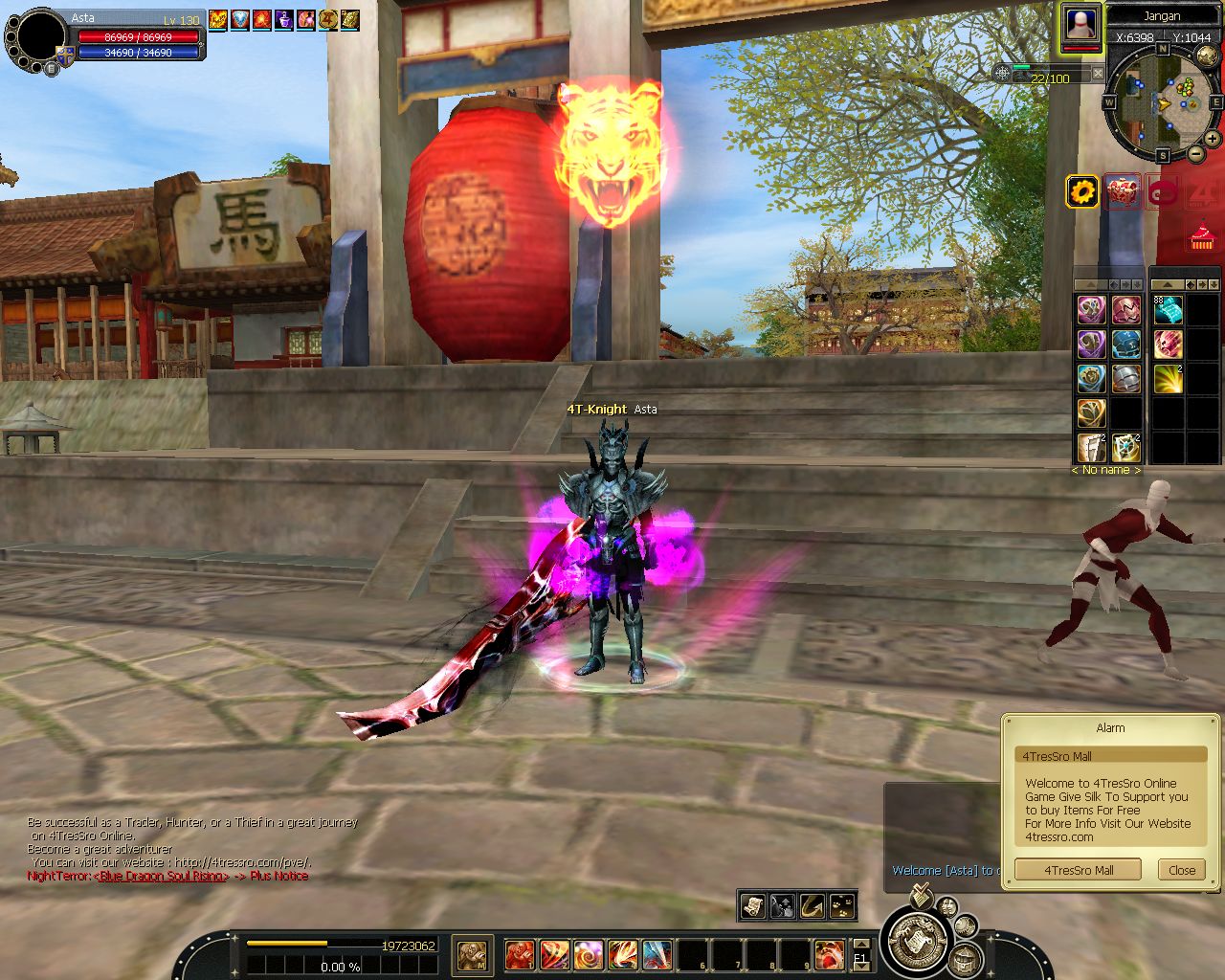Use the cyan scroll item with 88 count
This screenshot has height=980, width=1225.
tap(1168, 310)
